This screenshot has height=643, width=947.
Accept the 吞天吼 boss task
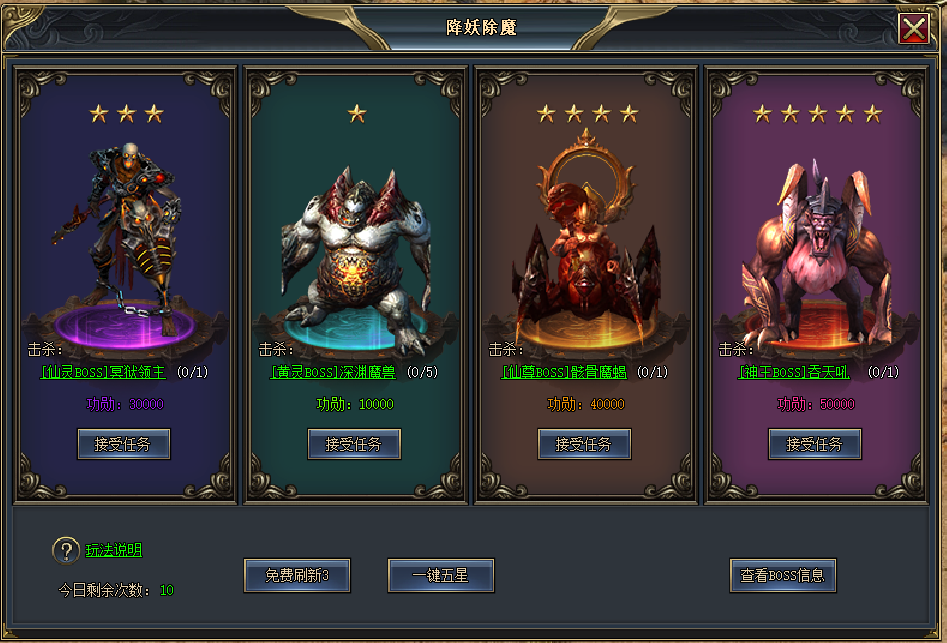coord(814,444)
